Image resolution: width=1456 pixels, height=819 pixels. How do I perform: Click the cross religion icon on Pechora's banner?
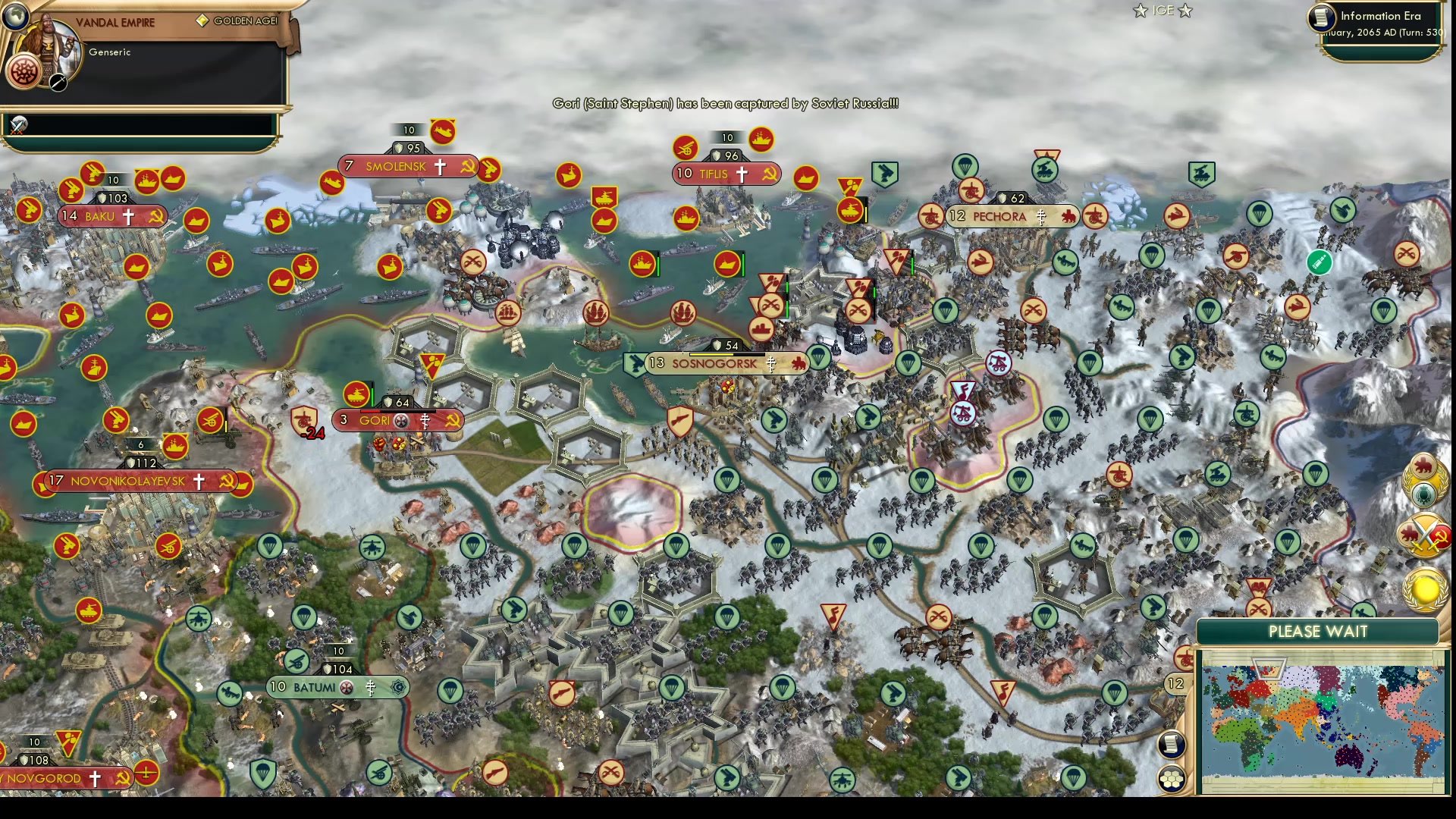pos(1041,216)
